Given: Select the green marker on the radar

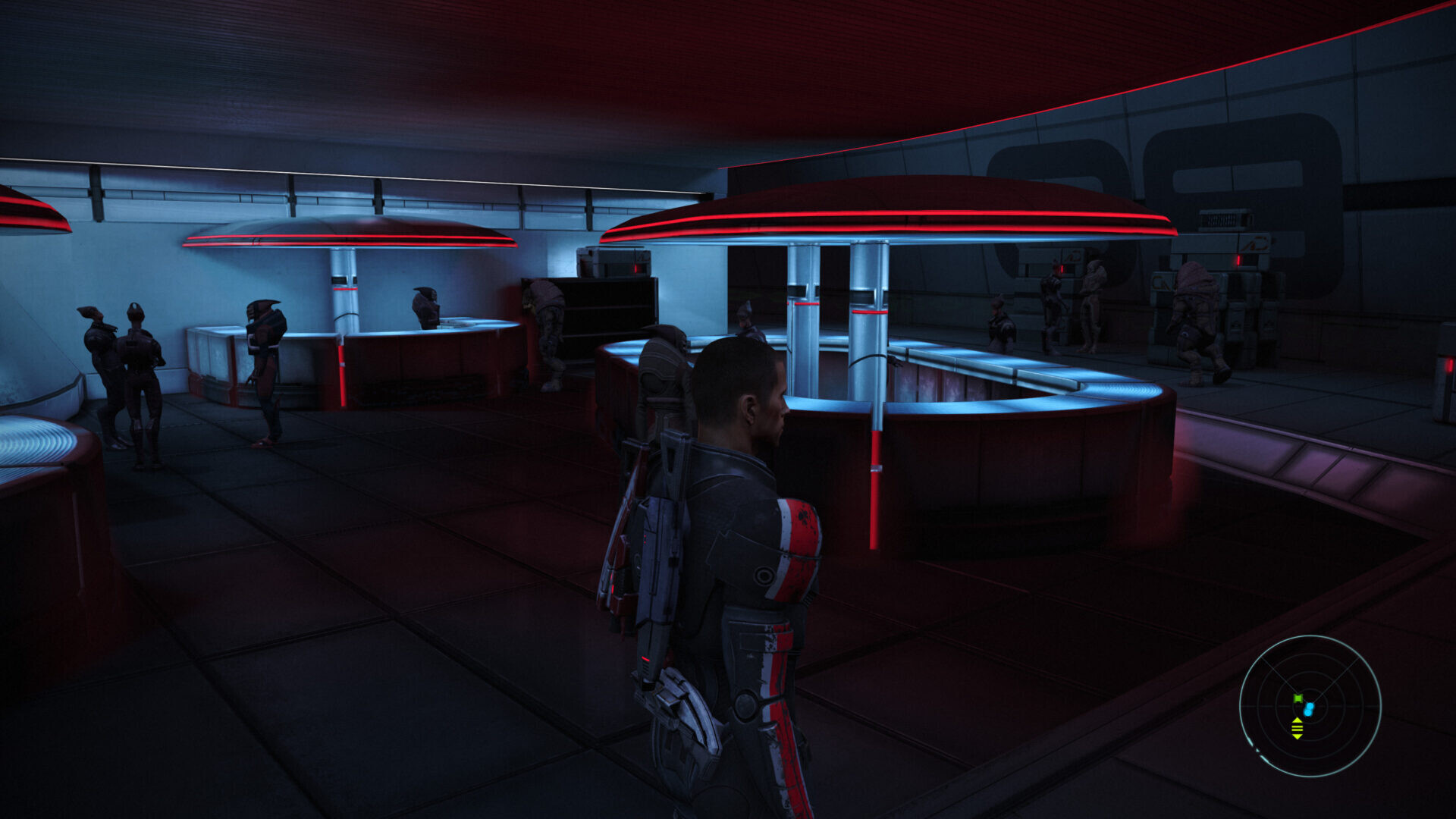Looking at the screenshot, I should point(1298,698).
